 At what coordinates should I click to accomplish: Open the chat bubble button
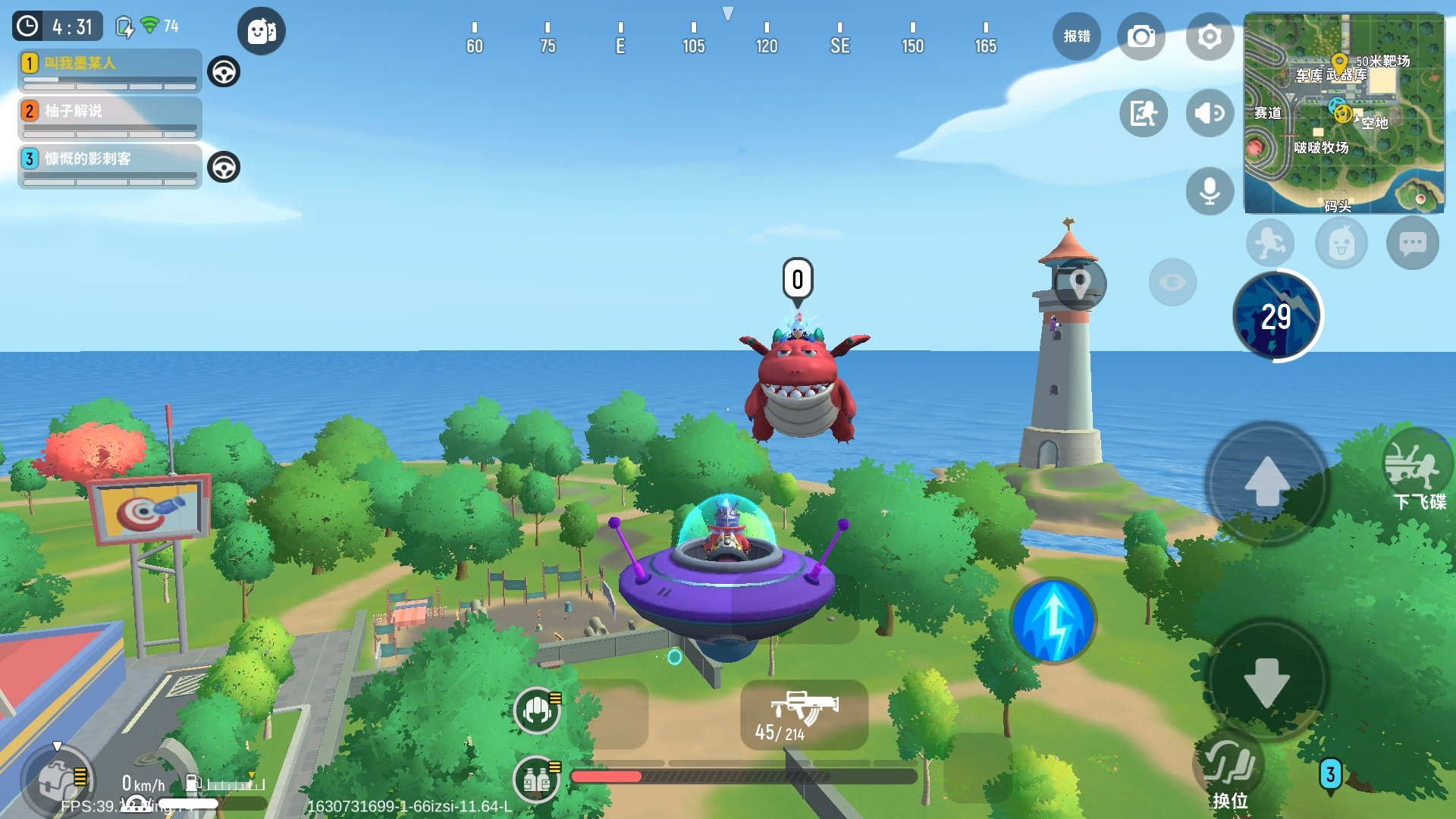tap(1412, 244)
